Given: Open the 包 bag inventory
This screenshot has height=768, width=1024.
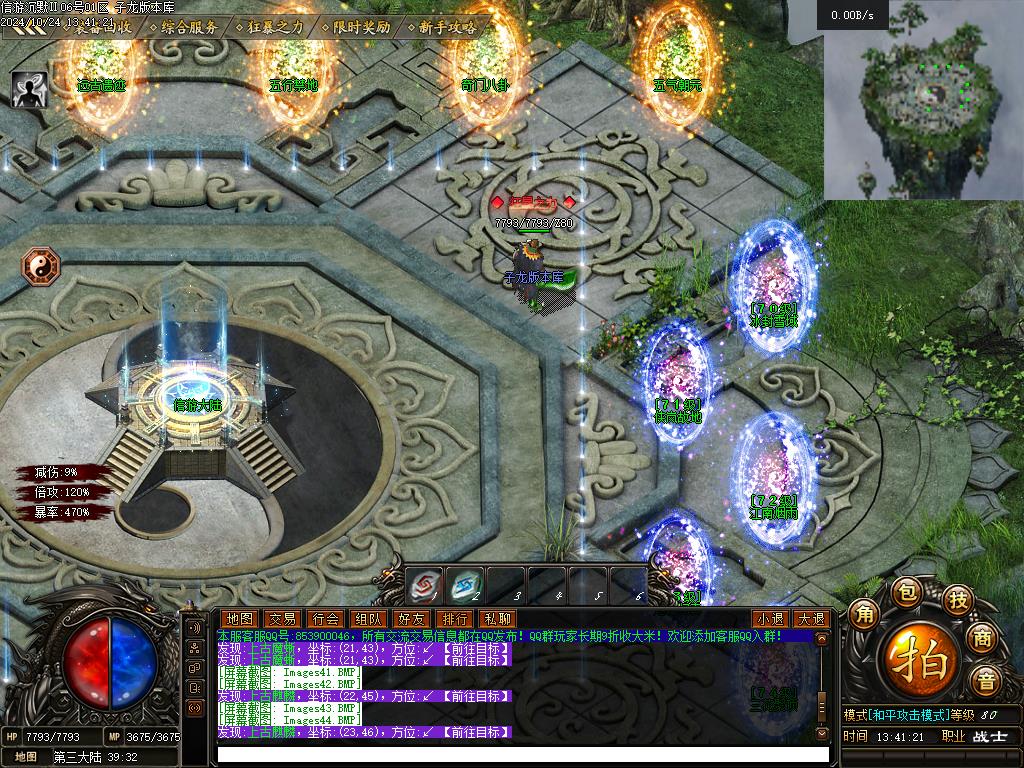Looking at the screenshot, I should pyautogui.click(x=905, y=591).
